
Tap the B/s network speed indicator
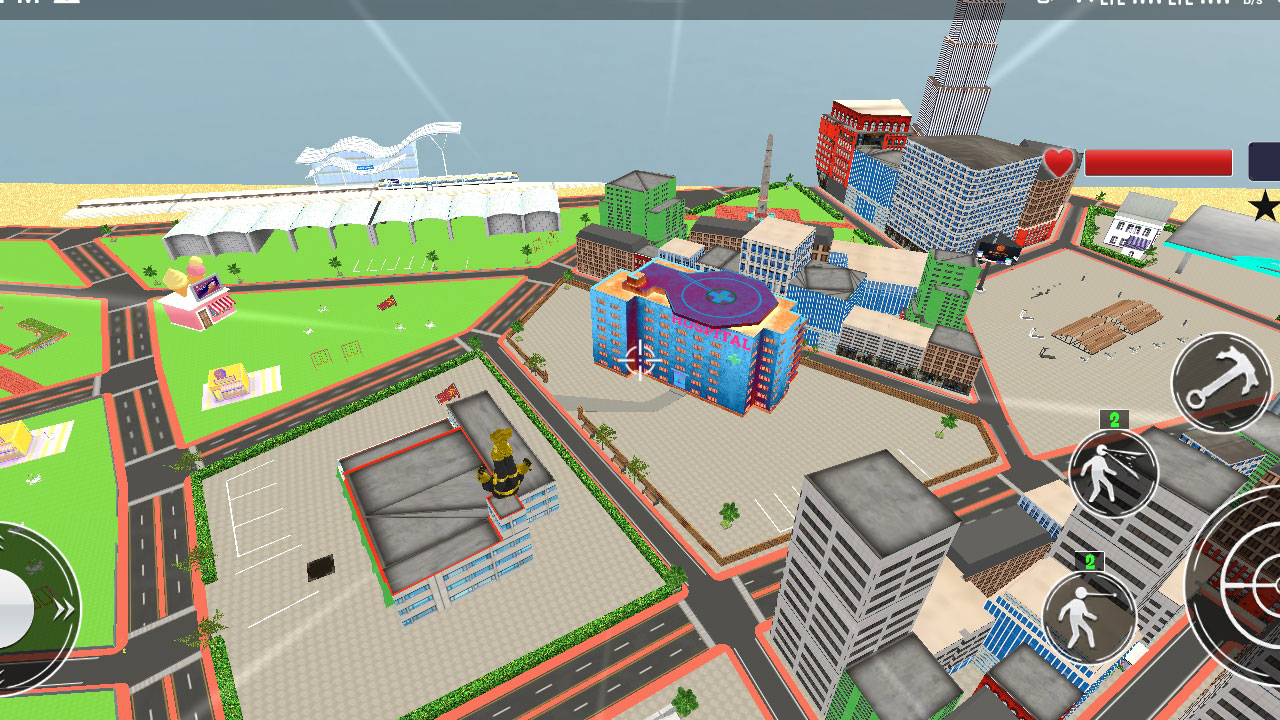click(x=1253, y=5)
